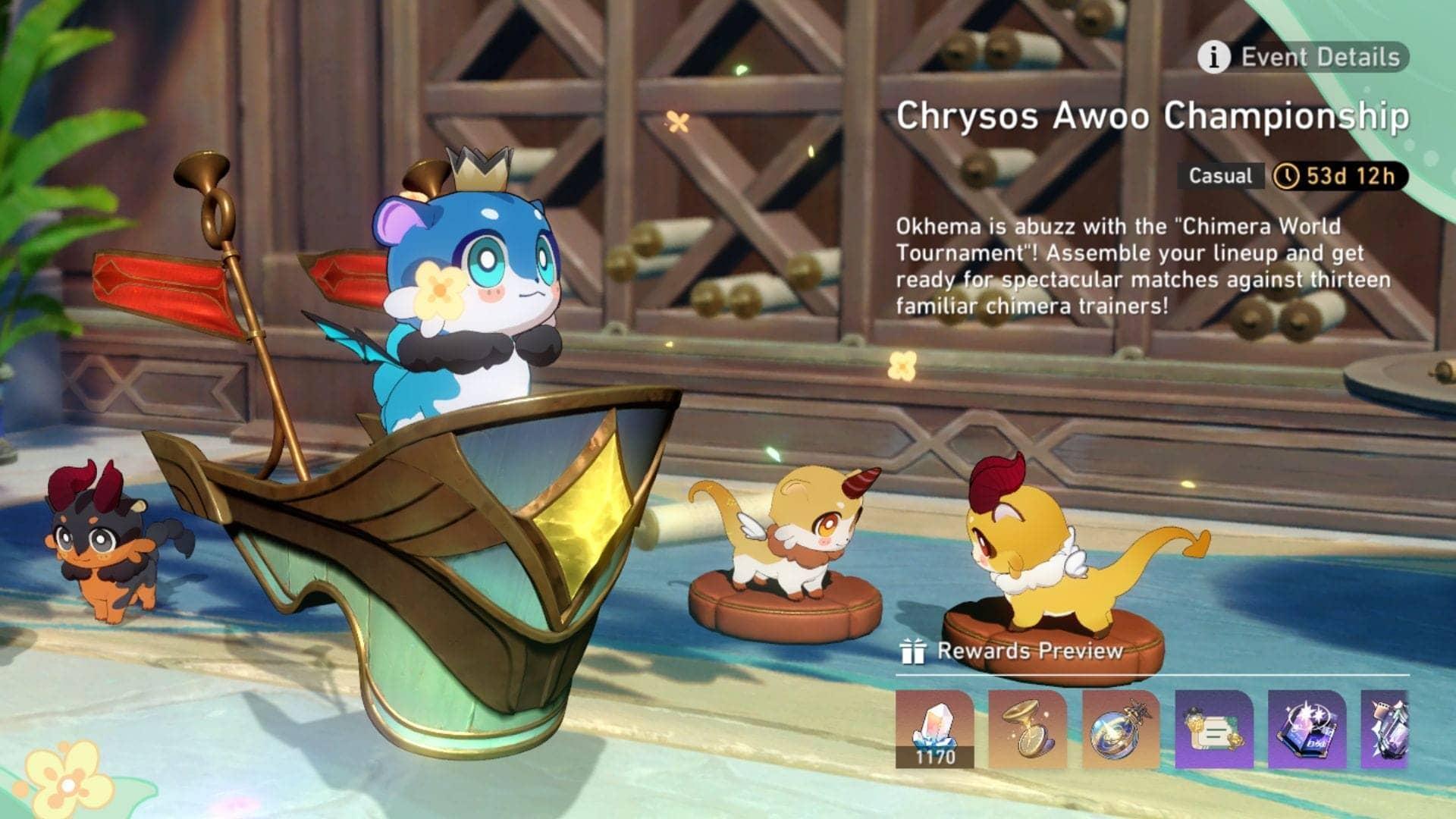Open the Event Details panel
Screen dimensions: 1456x819
(1320, 55)
